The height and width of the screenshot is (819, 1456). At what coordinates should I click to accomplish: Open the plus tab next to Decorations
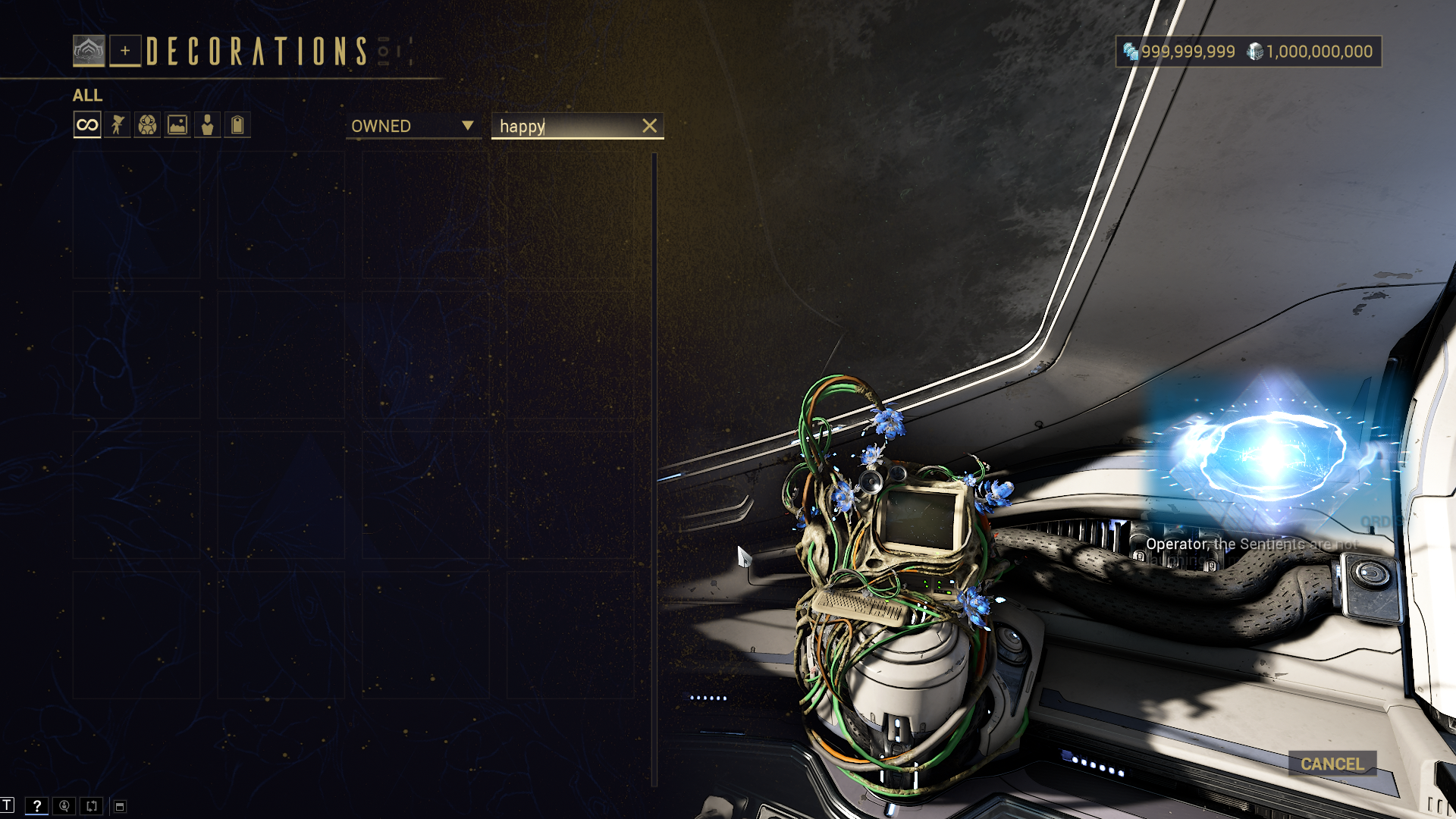point(125,51)
